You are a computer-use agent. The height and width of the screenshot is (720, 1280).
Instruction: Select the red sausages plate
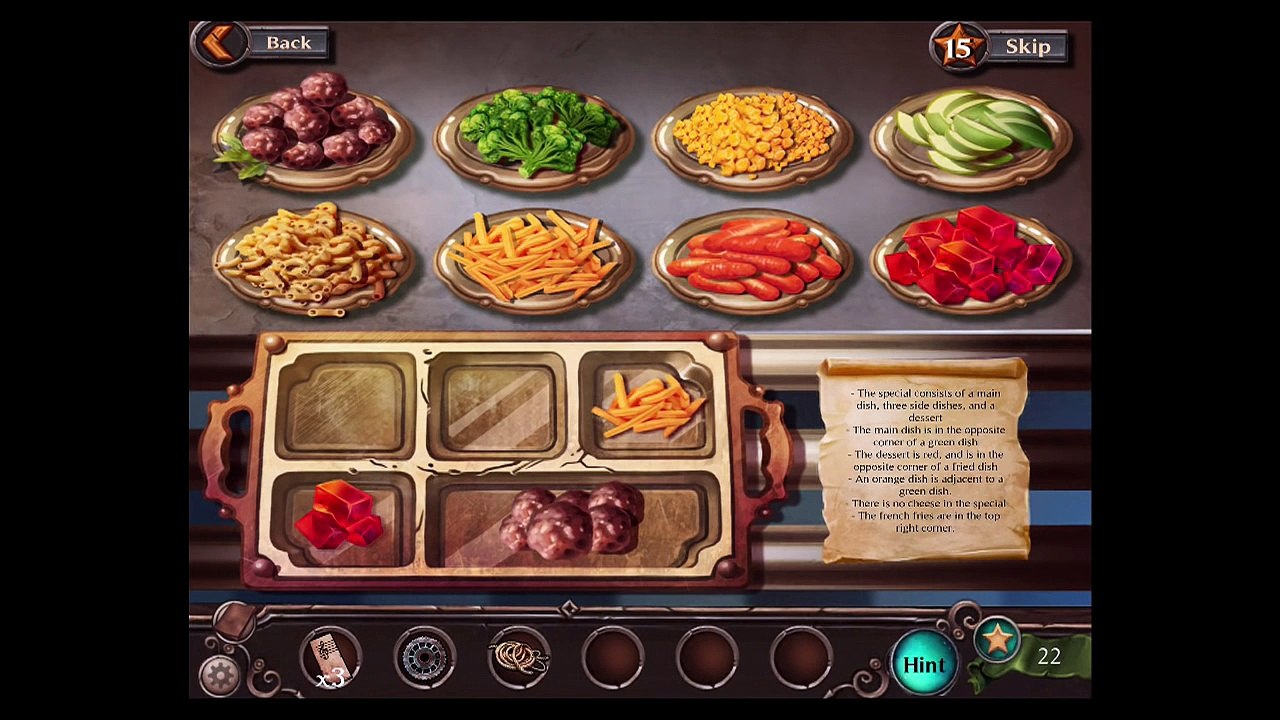pyautogui.click(x=752, y=259)
